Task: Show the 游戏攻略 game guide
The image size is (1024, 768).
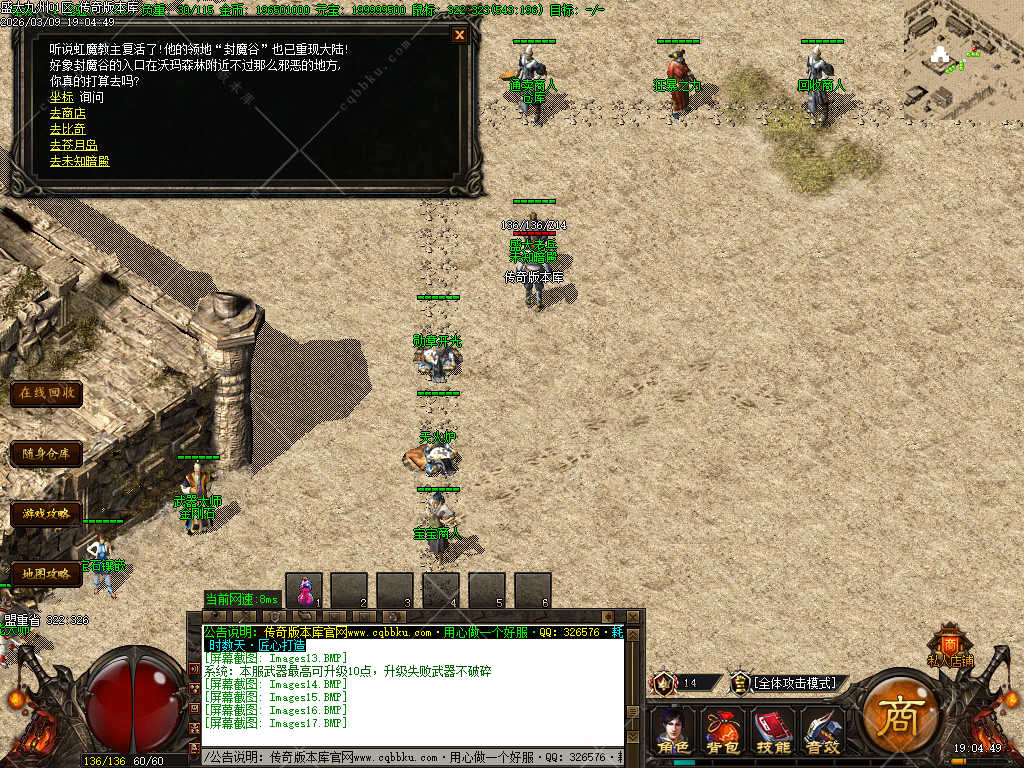Action: (x=46, y=514)
